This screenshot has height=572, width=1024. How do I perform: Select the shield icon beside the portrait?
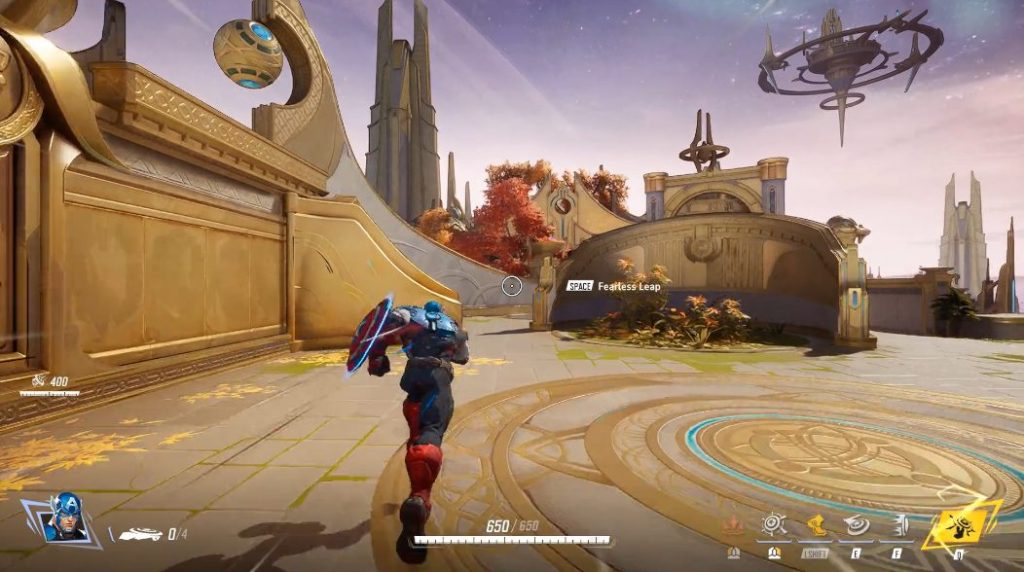click(140, 534)
